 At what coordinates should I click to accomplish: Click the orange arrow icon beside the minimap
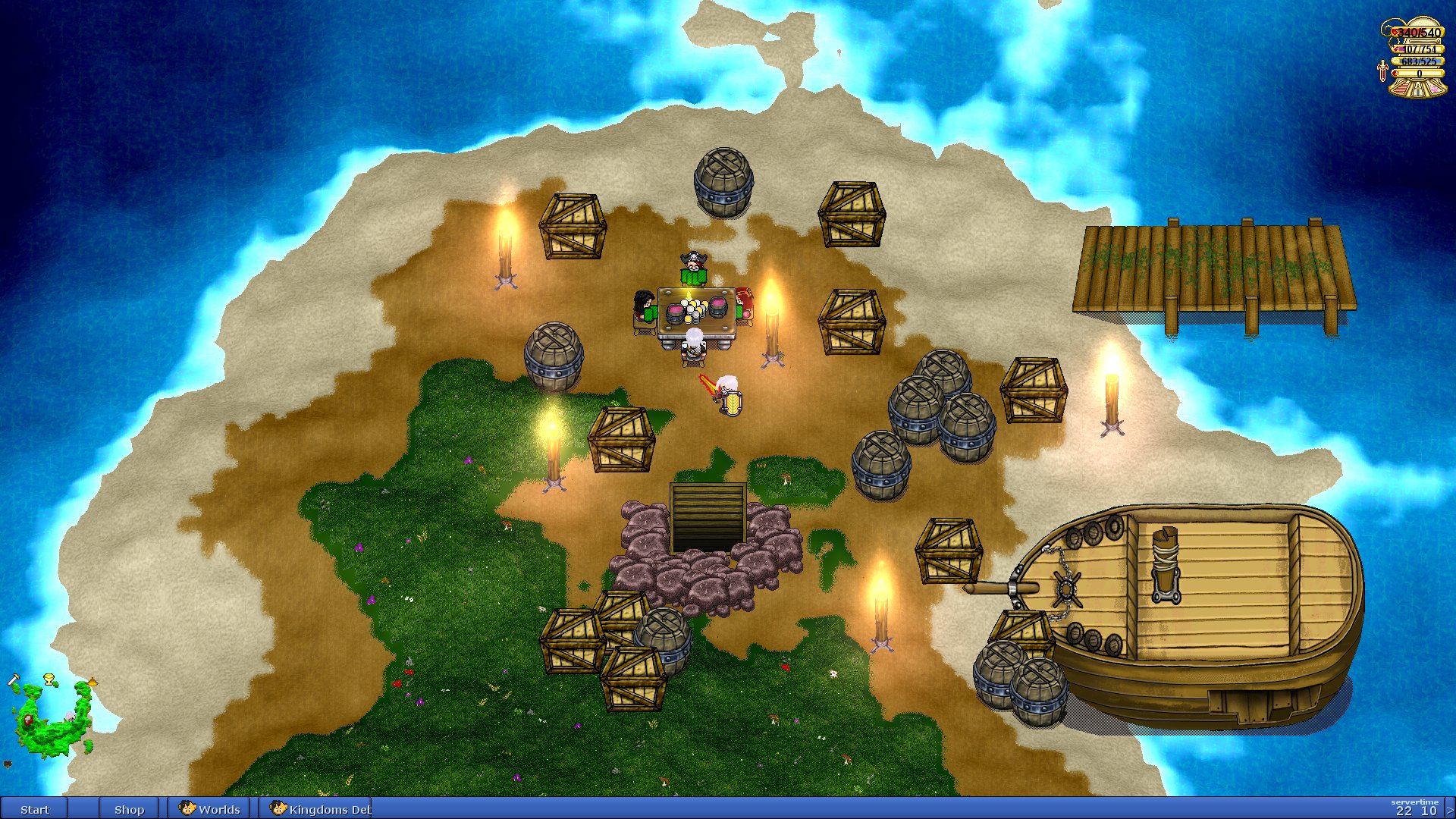click(92, 682)
